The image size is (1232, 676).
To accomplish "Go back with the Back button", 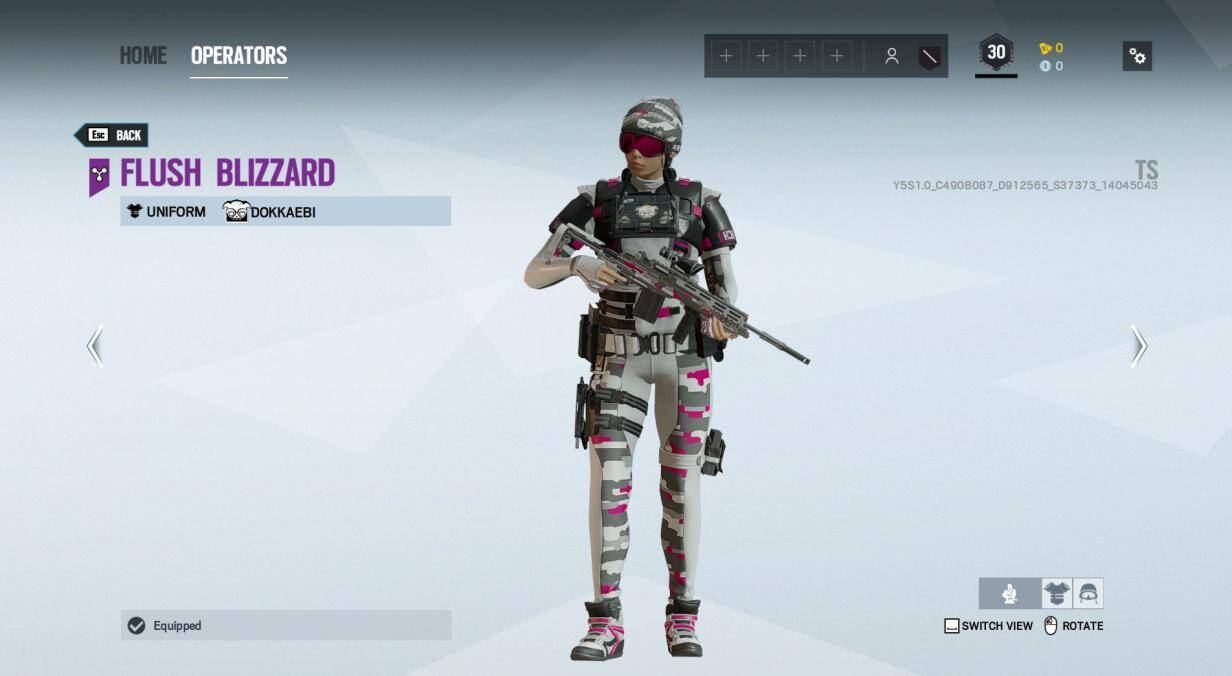I will click(112, 135).
